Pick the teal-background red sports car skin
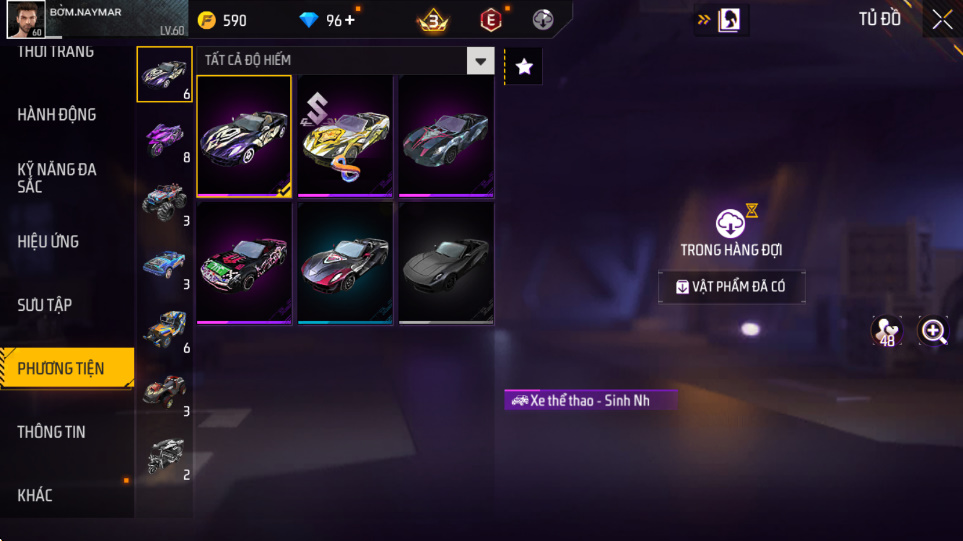Screen dimensions: 963x541 pyautogui.click(x=345, y=263)
